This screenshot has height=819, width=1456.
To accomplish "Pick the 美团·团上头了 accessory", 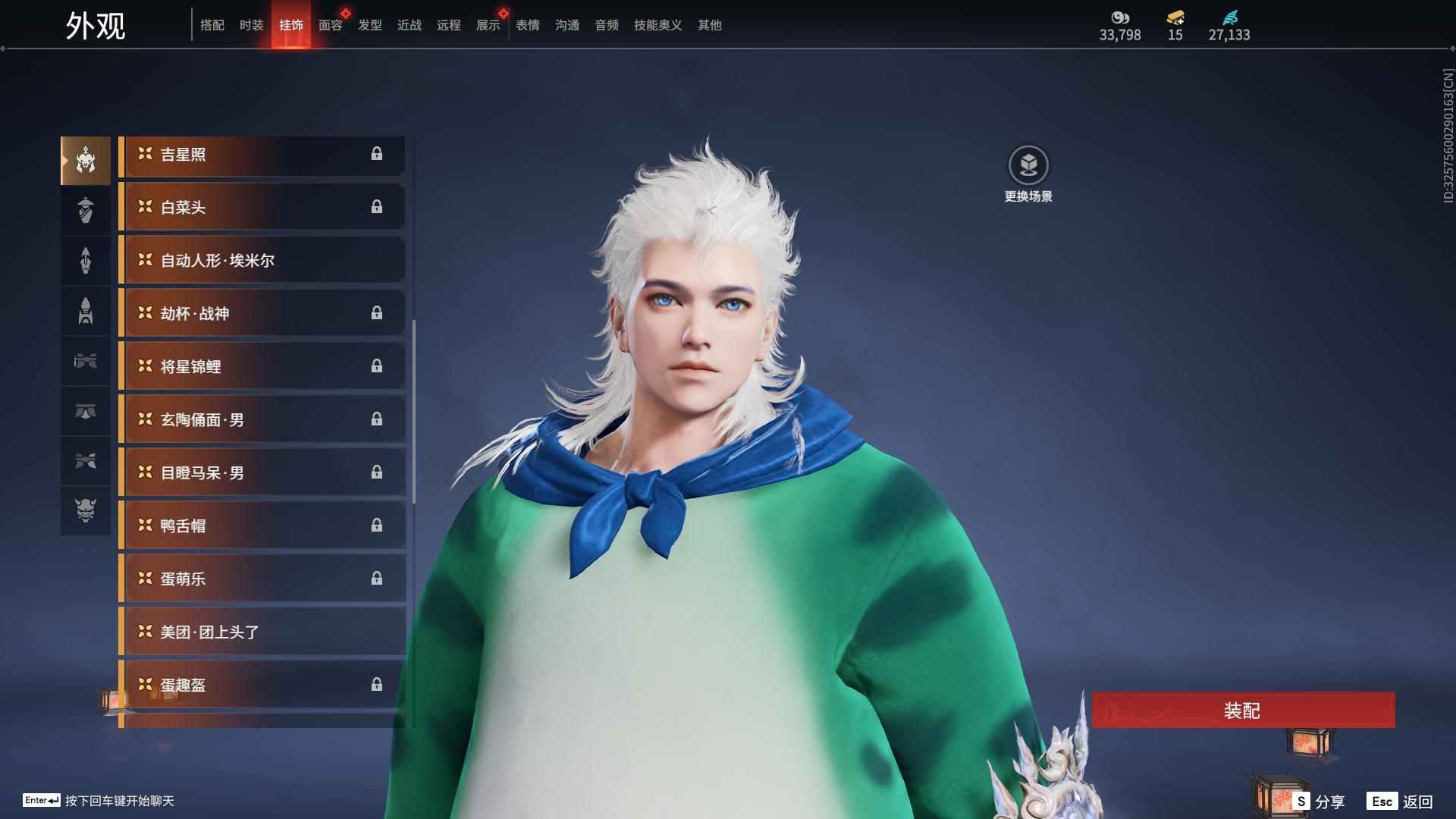I will (x=262, y=632).
